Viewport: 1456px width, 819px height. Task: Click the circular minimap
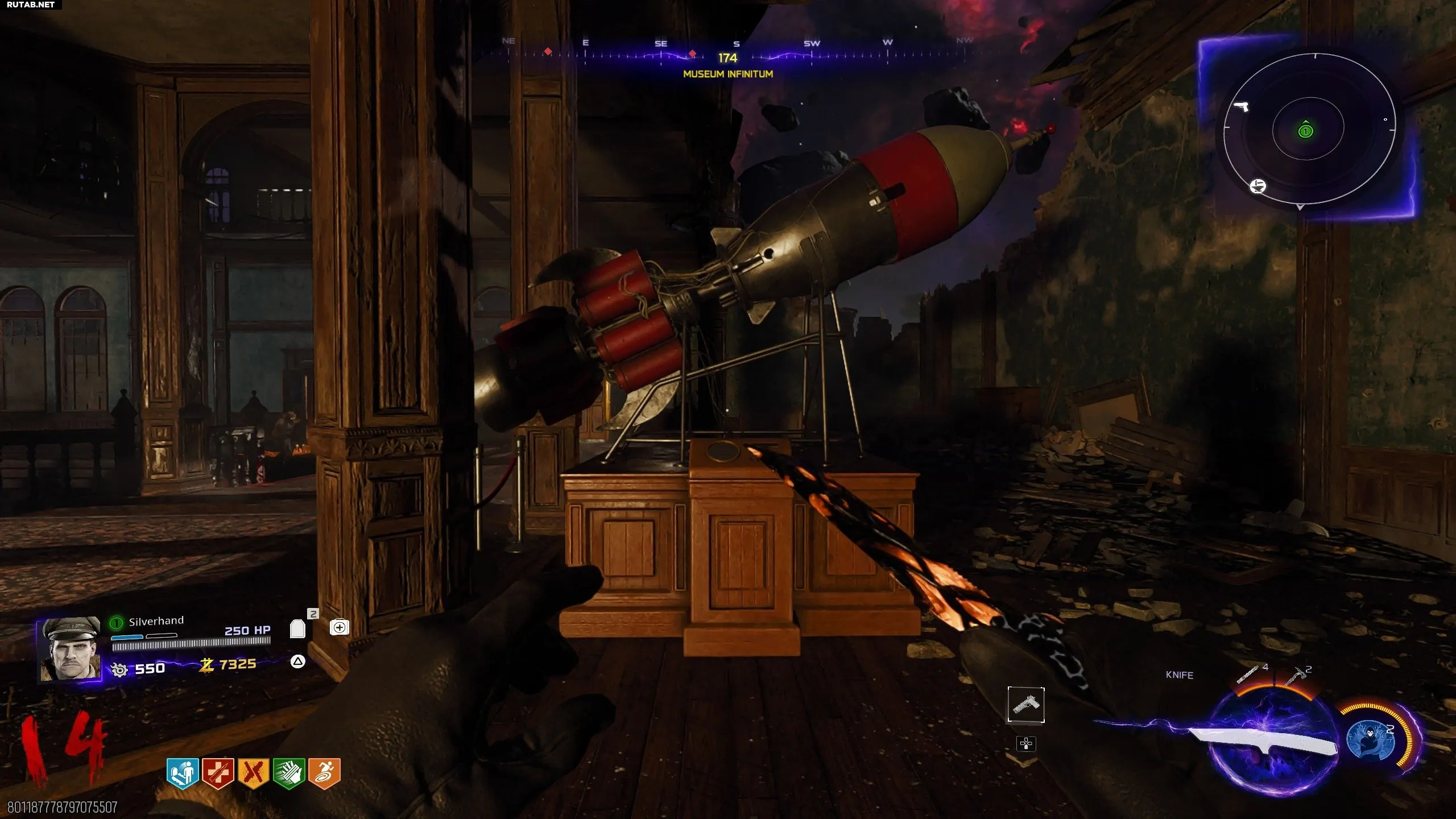point(1309,130)
